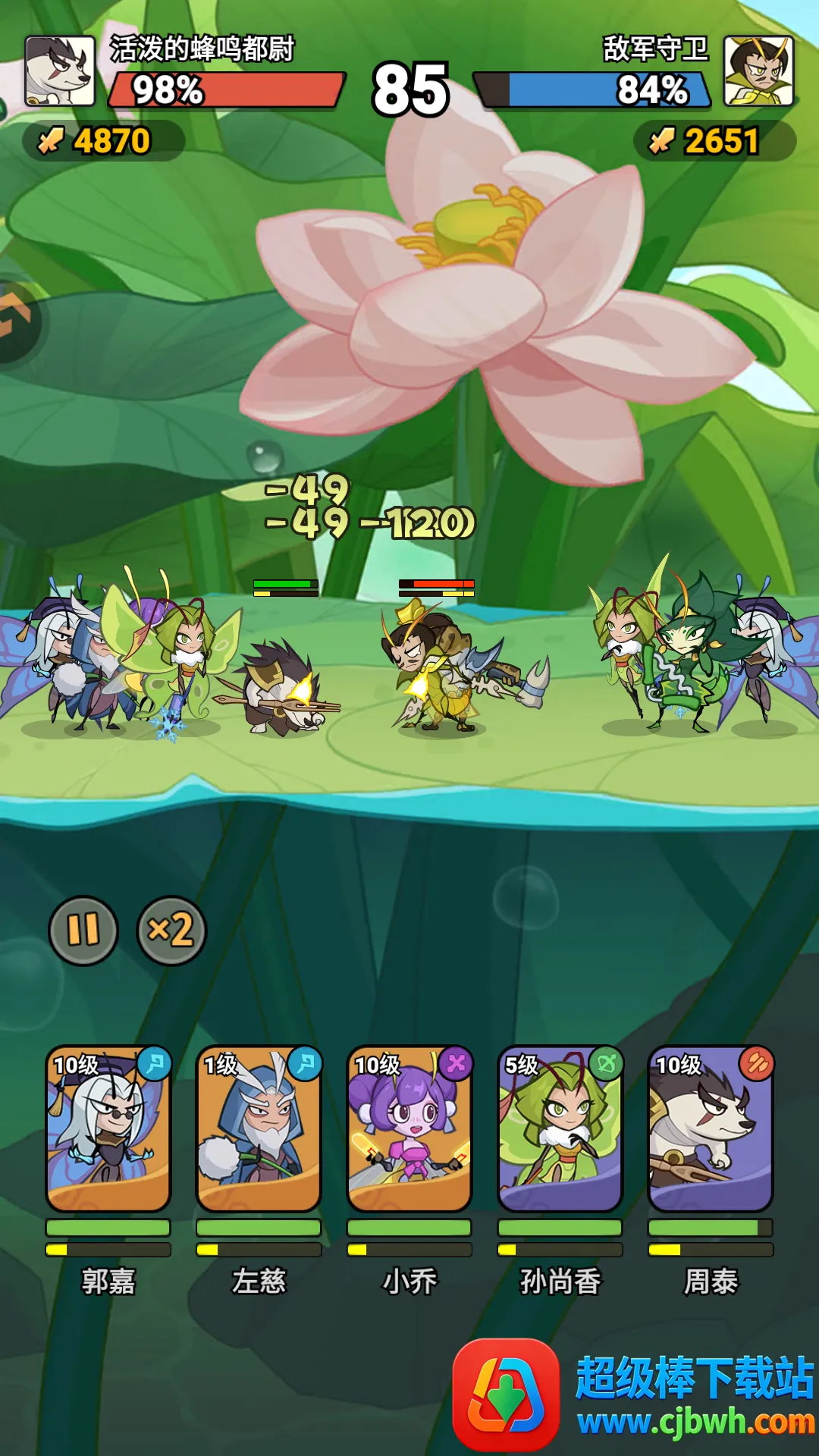Pick the 孙尚香 hero card
The image size is (819, 1456).
click(x=560, y=1129)
